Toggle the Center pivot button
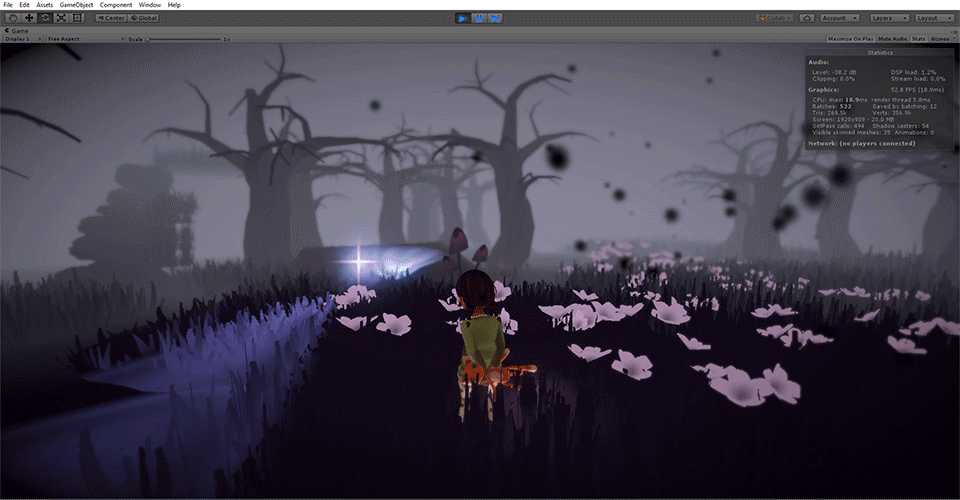The height and width of the screenshot is (500, 960). pos(111,18)
